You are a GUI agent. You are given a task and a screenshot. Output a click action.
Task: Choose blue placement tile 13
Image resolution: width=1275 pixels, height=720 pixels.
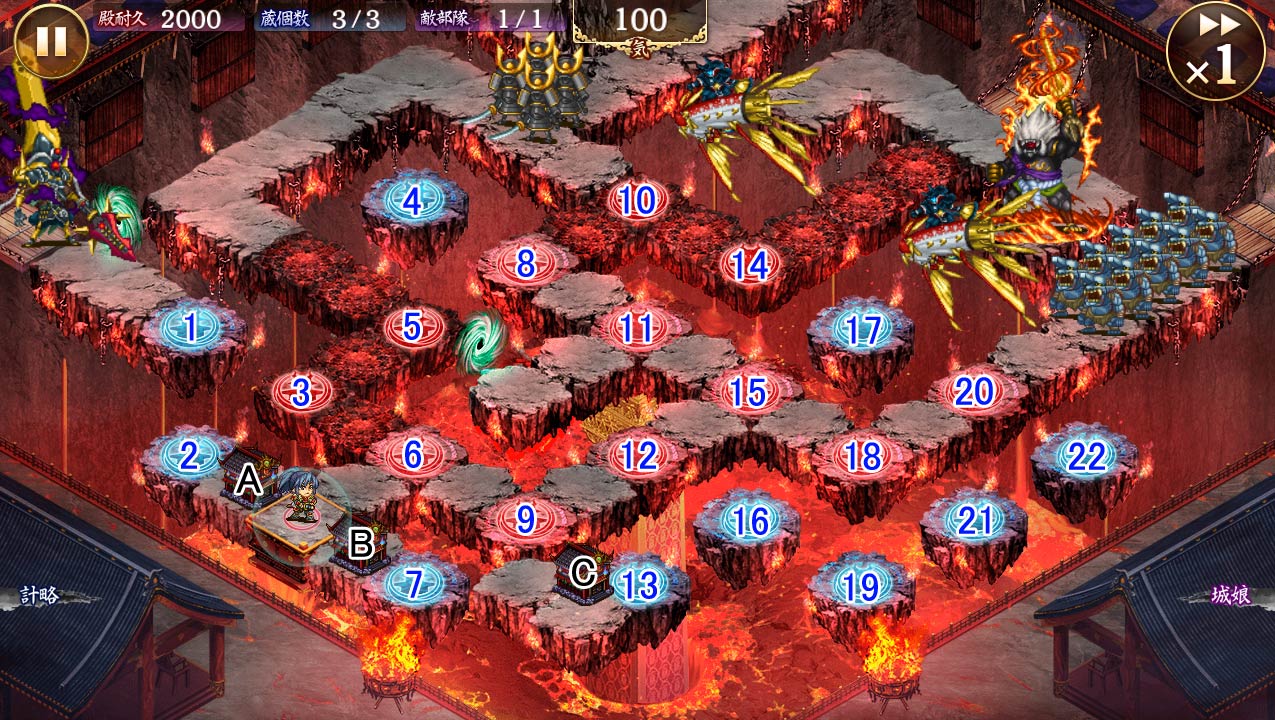(638, 584)
